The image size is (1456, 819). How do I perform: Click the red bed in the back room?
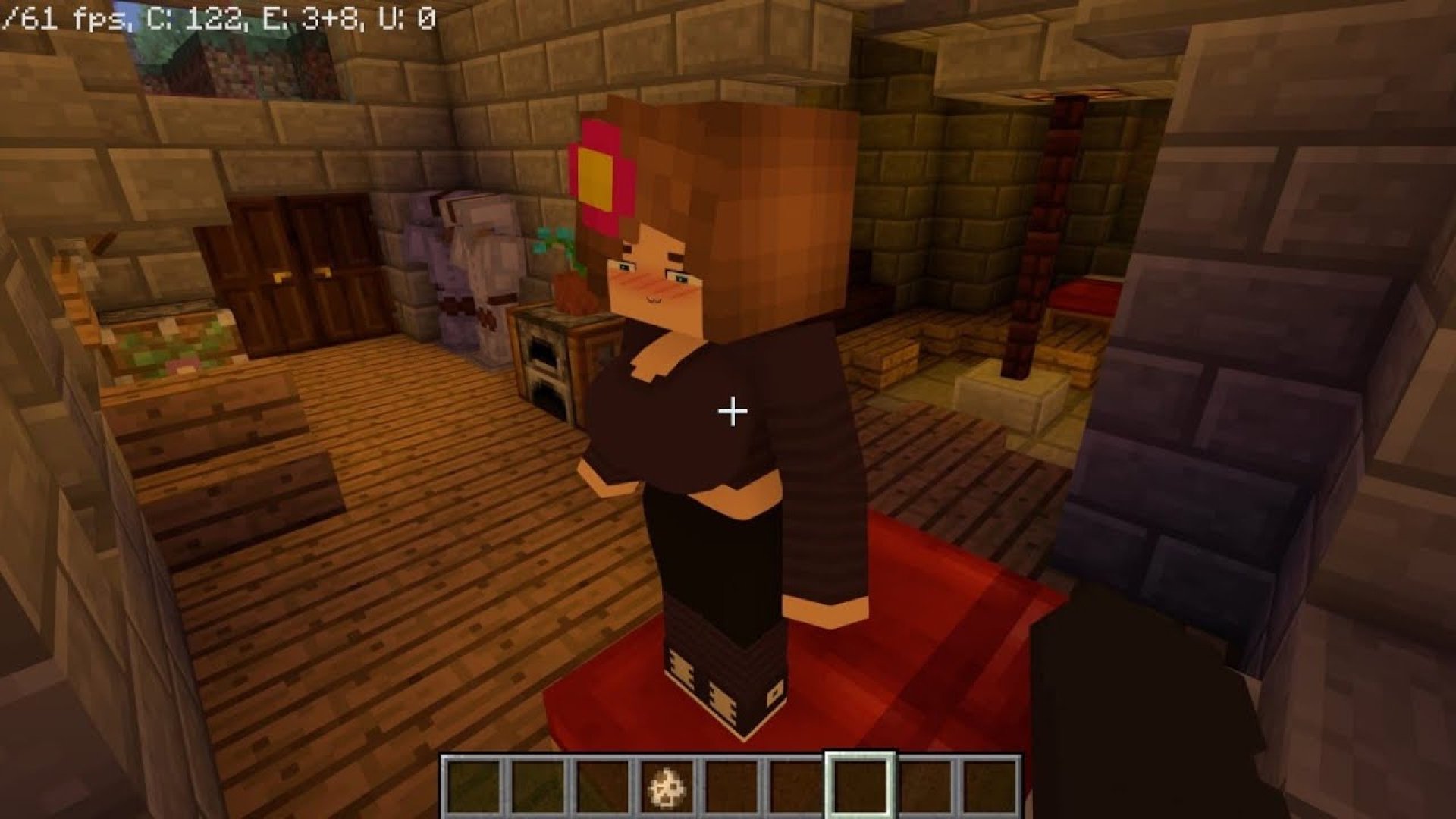click(1084, 296)
